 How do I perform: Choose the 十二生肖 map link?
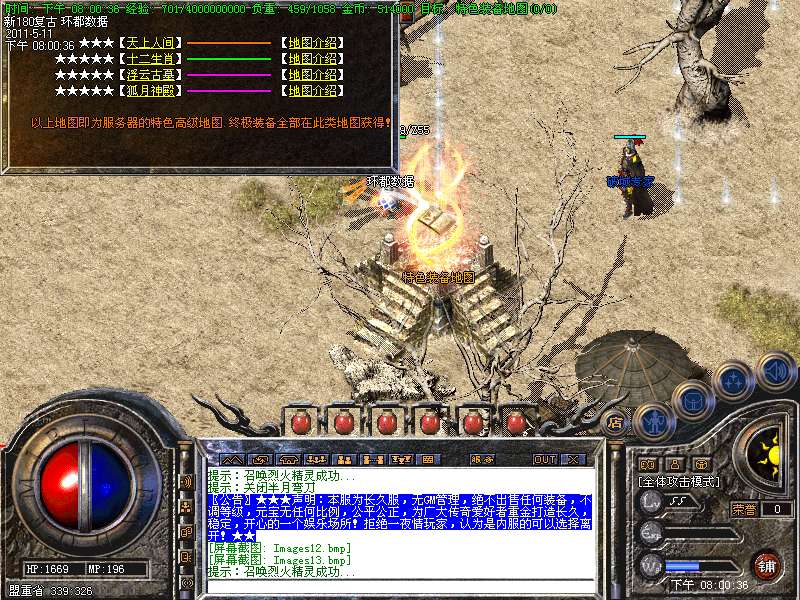(151, 59)
